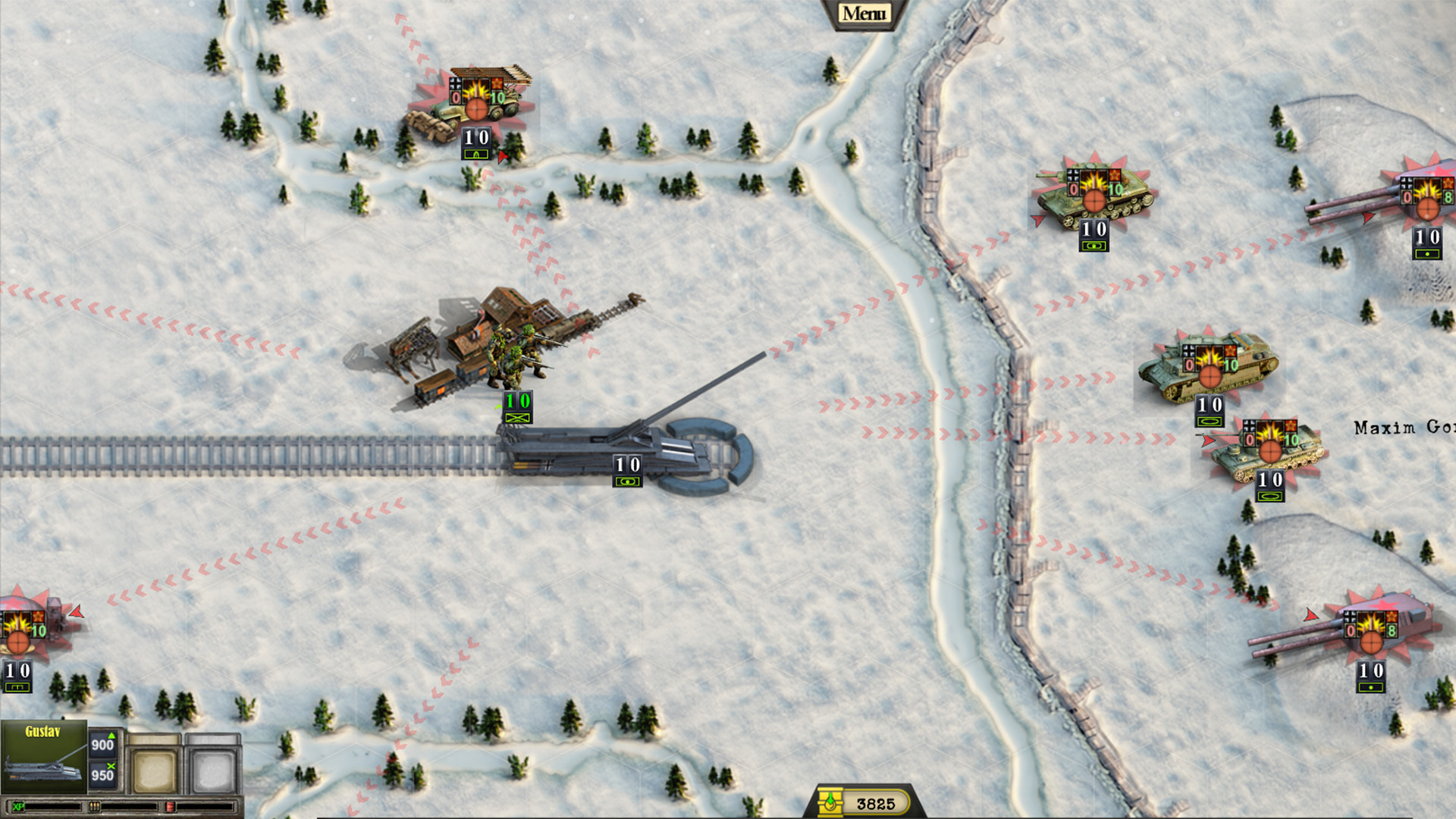Image resolution: width=1456 pixels, height=819 pixels.
Task: Click the green up arrow beside the 900 value
Action: pos(111,736)
